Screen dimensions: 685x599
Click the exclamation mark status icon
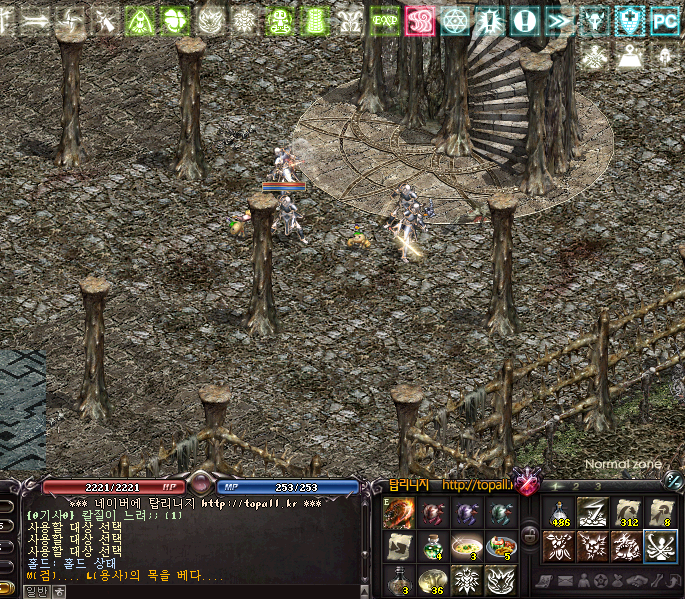(x=524, y=21)
